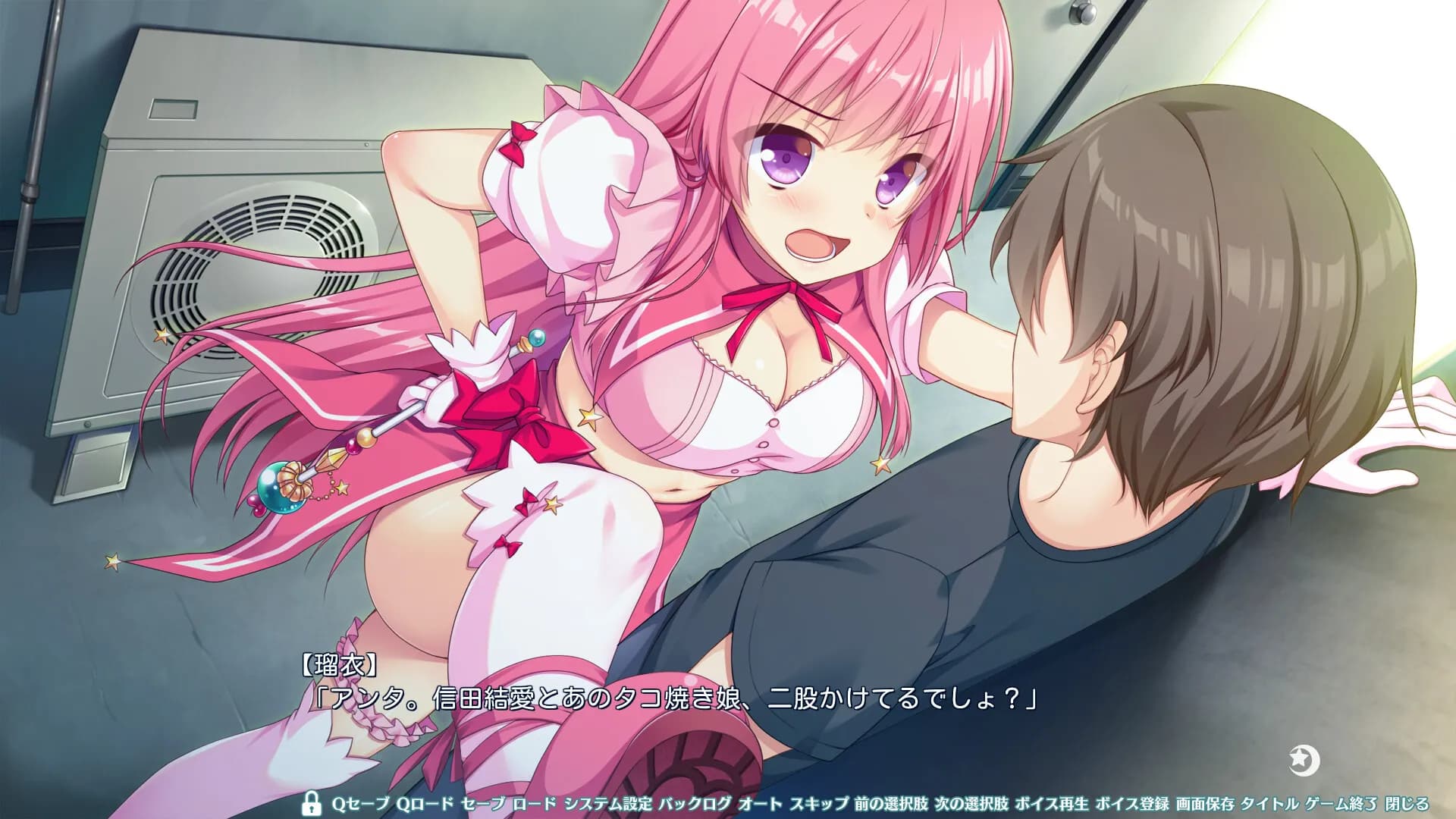Open the システム設定 system settings
Viewport: 1456px width, 819px height.
tap(607, 805)
